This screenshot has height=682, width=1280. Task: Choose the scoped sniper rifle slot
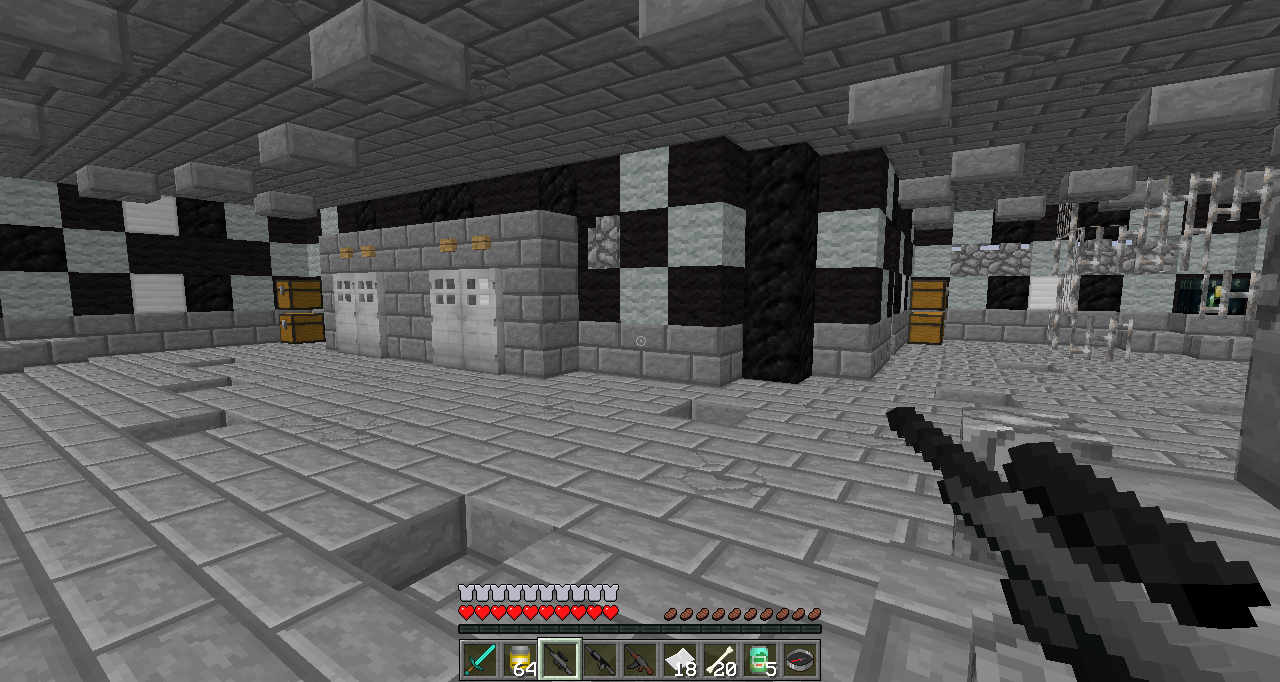click(x=560, y=660)
